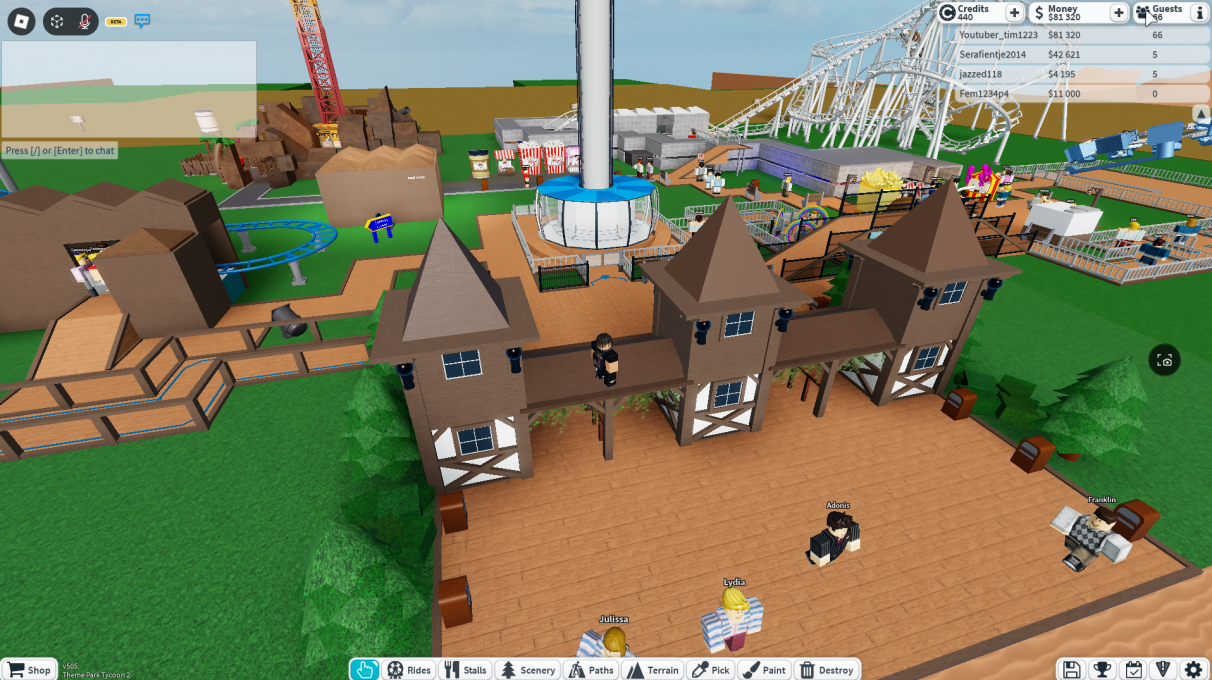Use the Pick eyedropper tool
Image resolution: width=1212 pixels, height=680 pixels.
click(711, 670)
